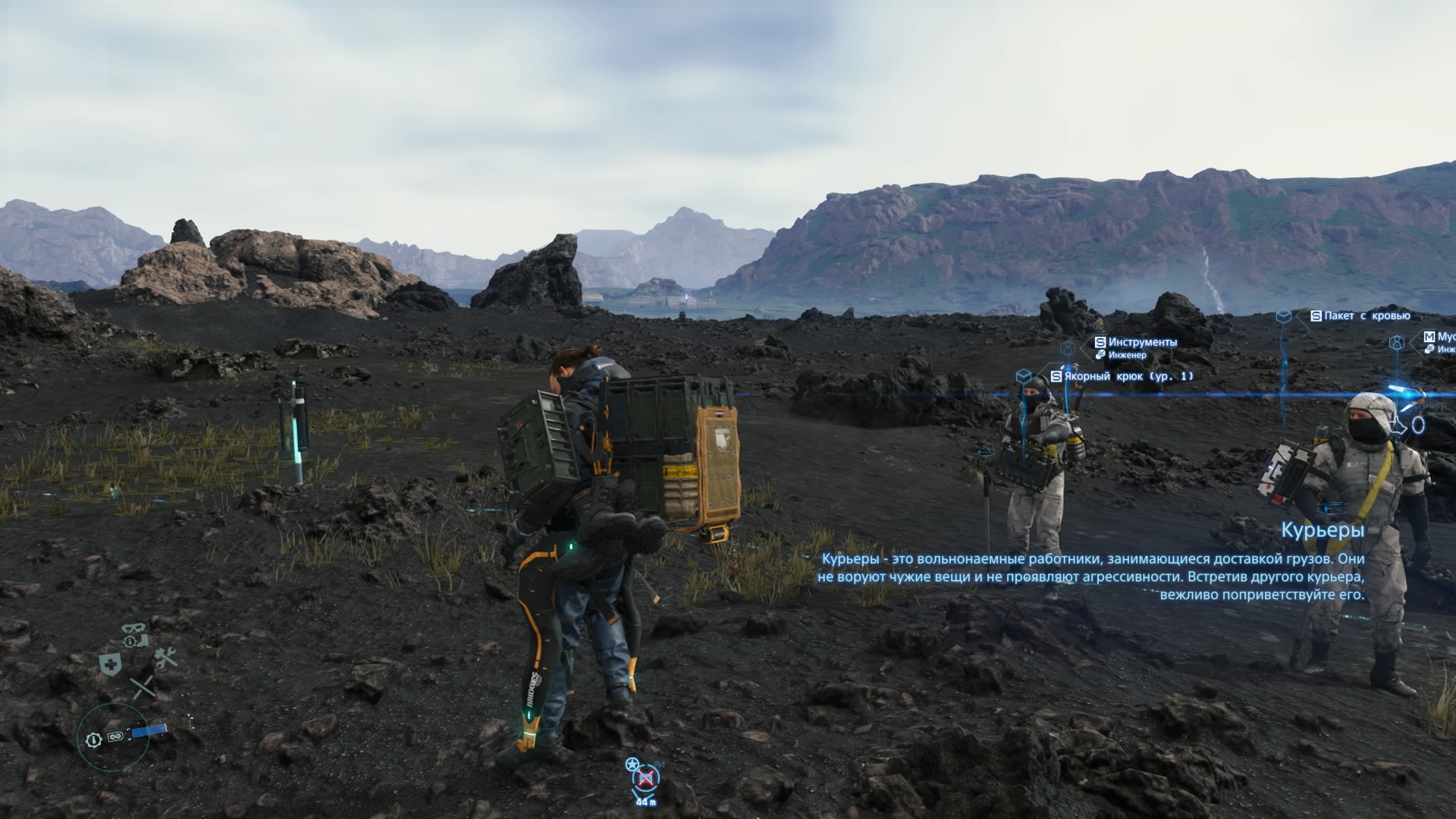Click the hammer and wrench tools icon
This screenshot has width=1456, height=819.
coord(165,657)
